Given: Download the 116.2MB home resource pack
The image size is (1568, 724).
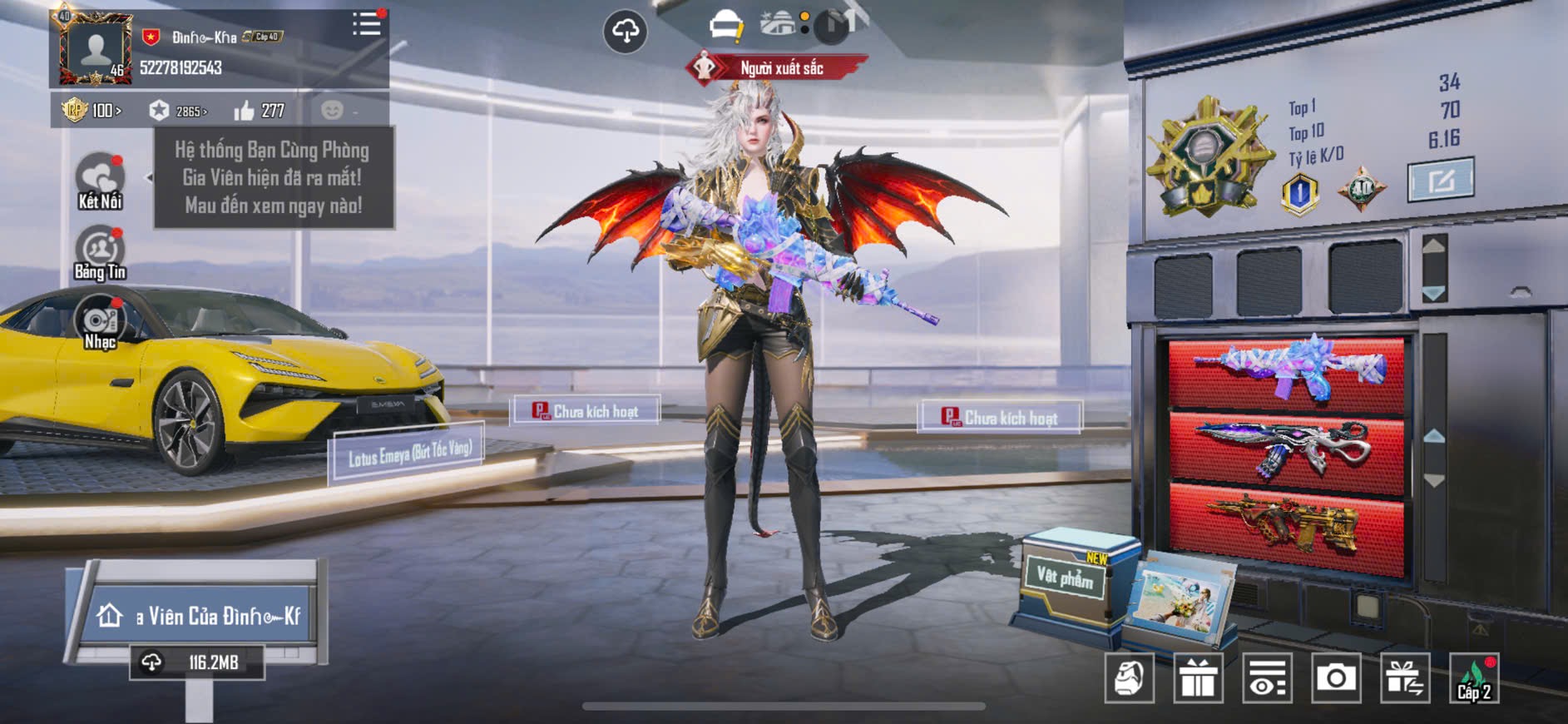Looking at the screenshot, I should [197, 662].
